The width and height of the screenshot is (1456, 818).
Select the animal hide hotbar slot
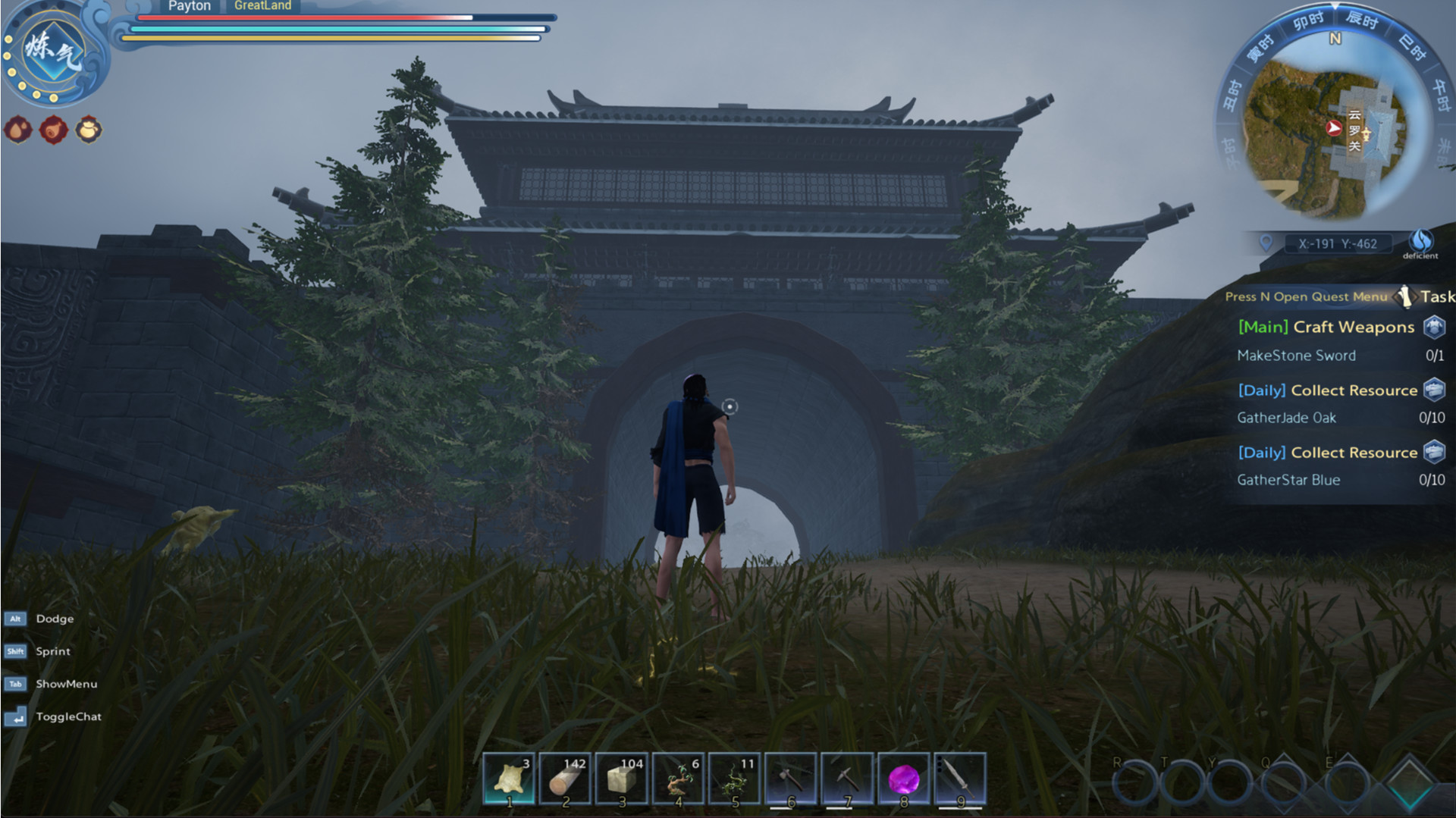(x=509, y=779)
